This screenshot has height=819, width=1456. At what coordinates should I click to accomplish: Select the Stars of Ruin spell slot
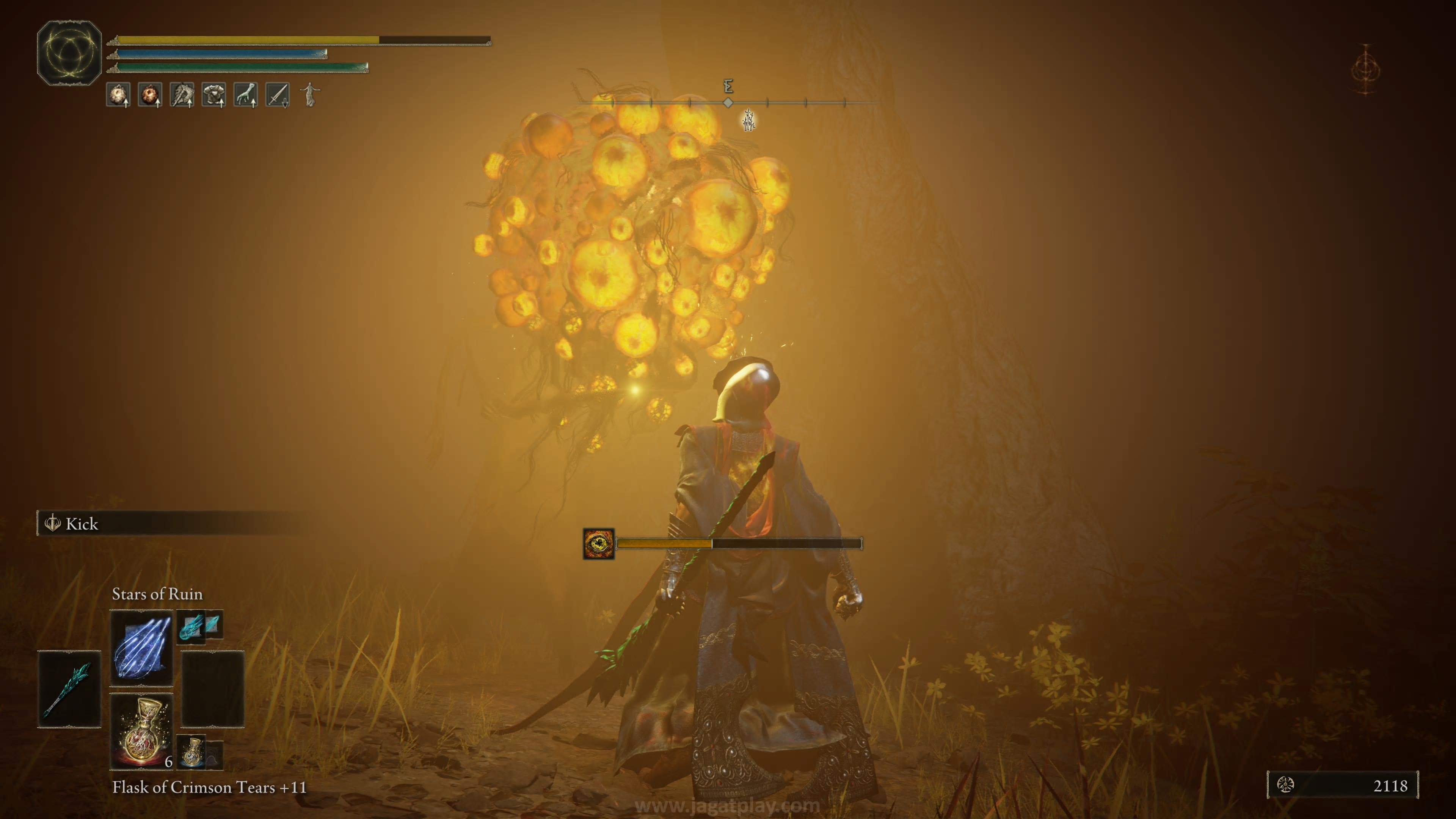(x=141, y=647)
